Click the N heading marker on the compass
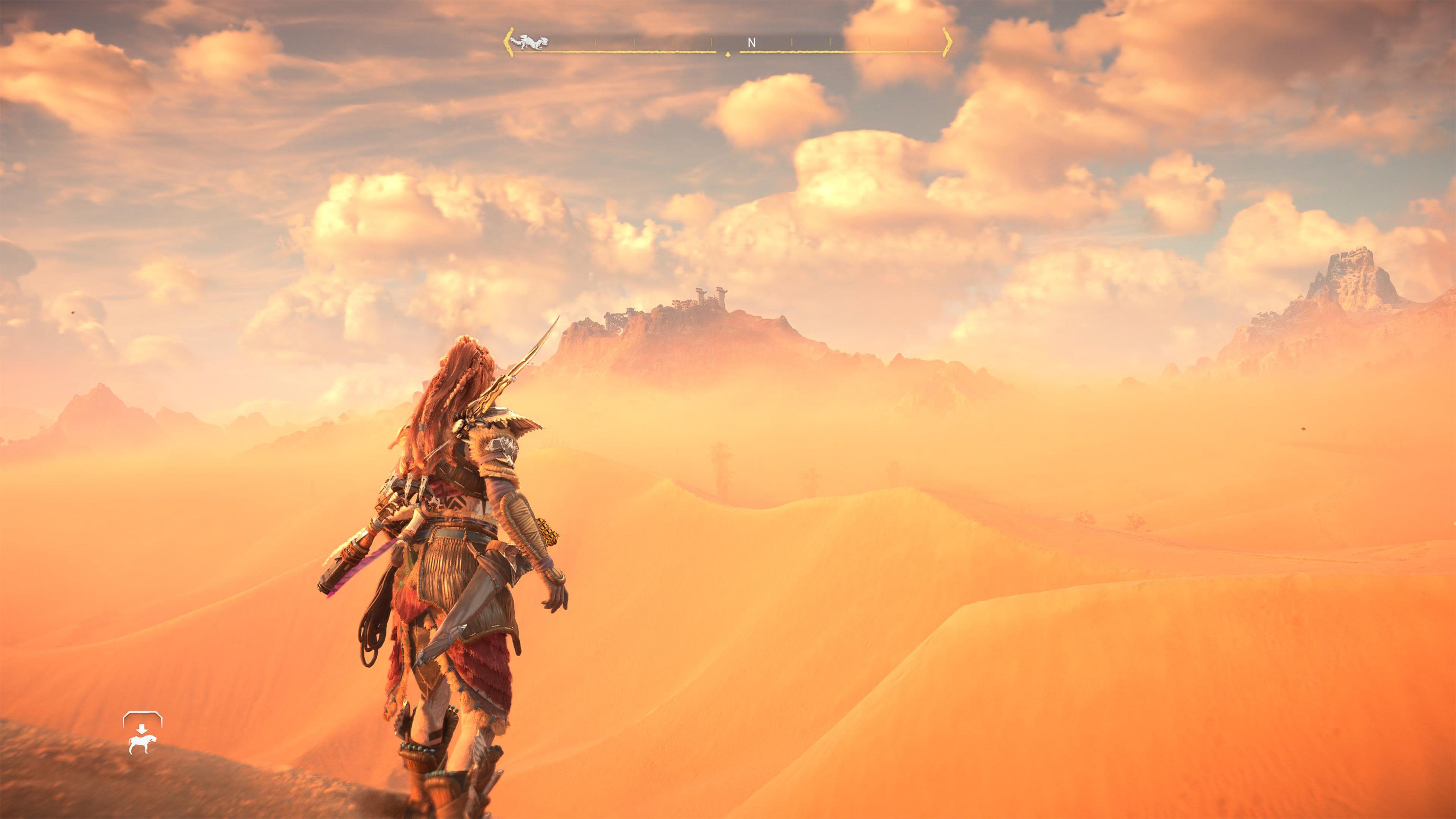This screenshot has height=819, width=1456. tap(752, 41)
